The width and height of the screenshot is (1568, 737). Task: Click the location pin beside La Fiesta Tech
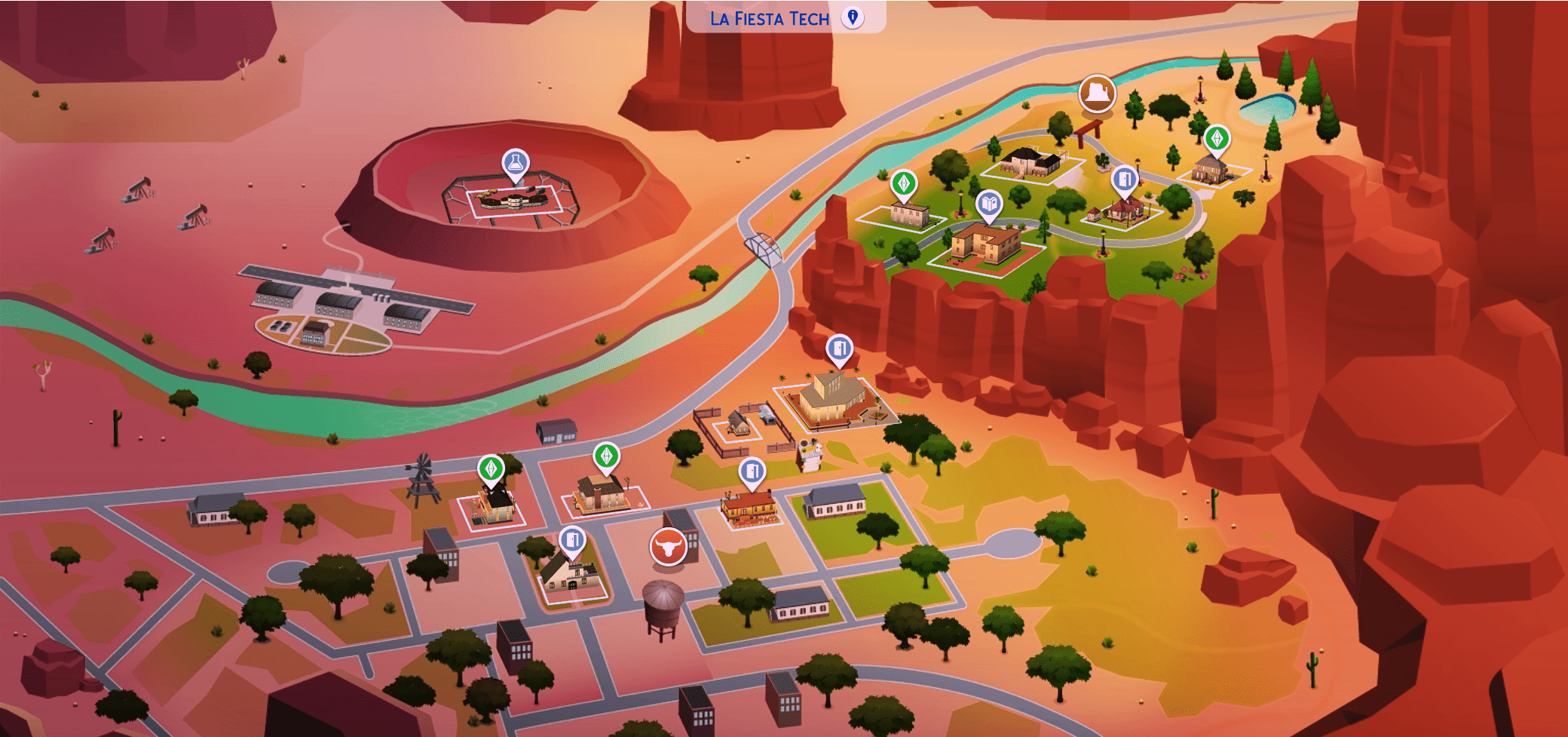(853, 17)
